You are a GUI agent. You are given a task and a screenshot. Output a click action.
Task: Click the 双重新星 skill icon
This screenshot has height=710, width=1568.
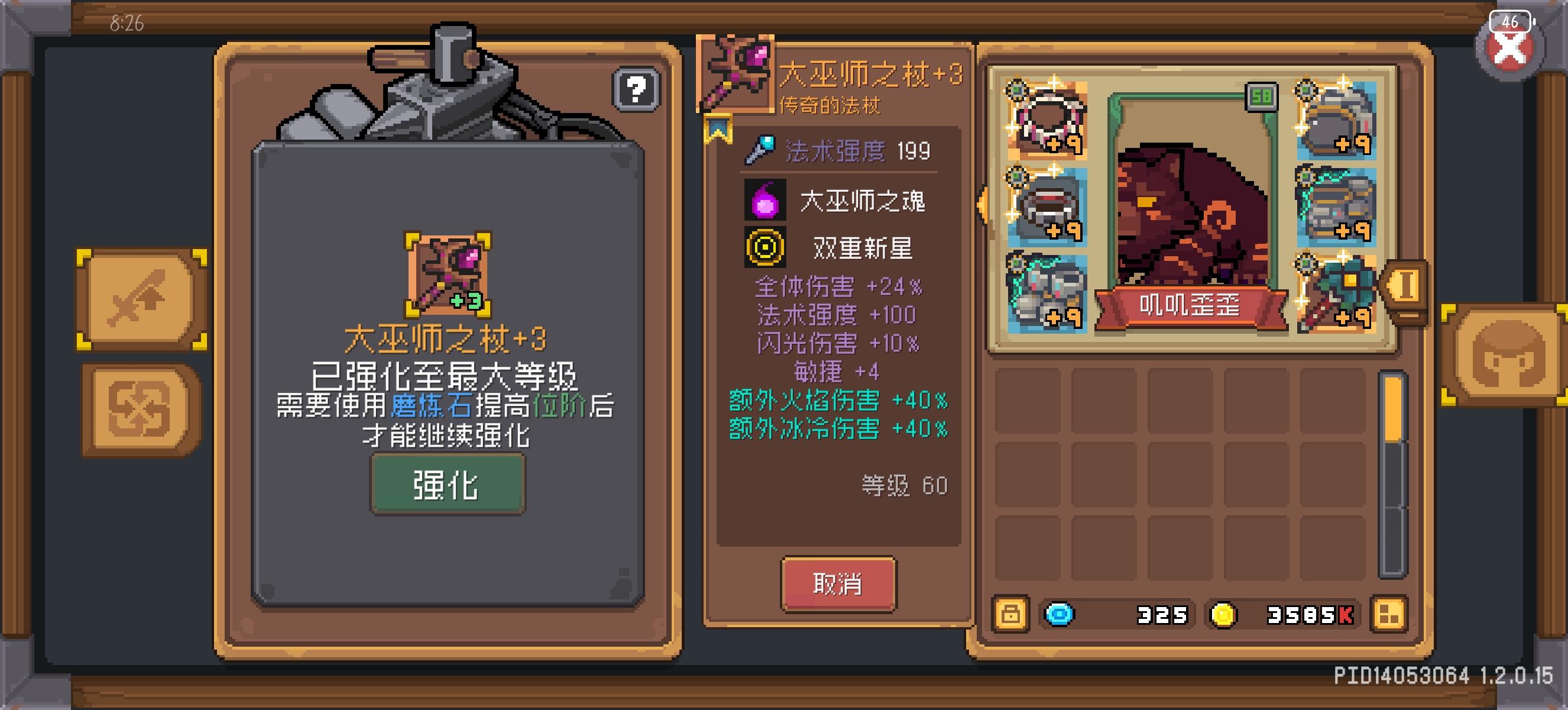point(766,247)
